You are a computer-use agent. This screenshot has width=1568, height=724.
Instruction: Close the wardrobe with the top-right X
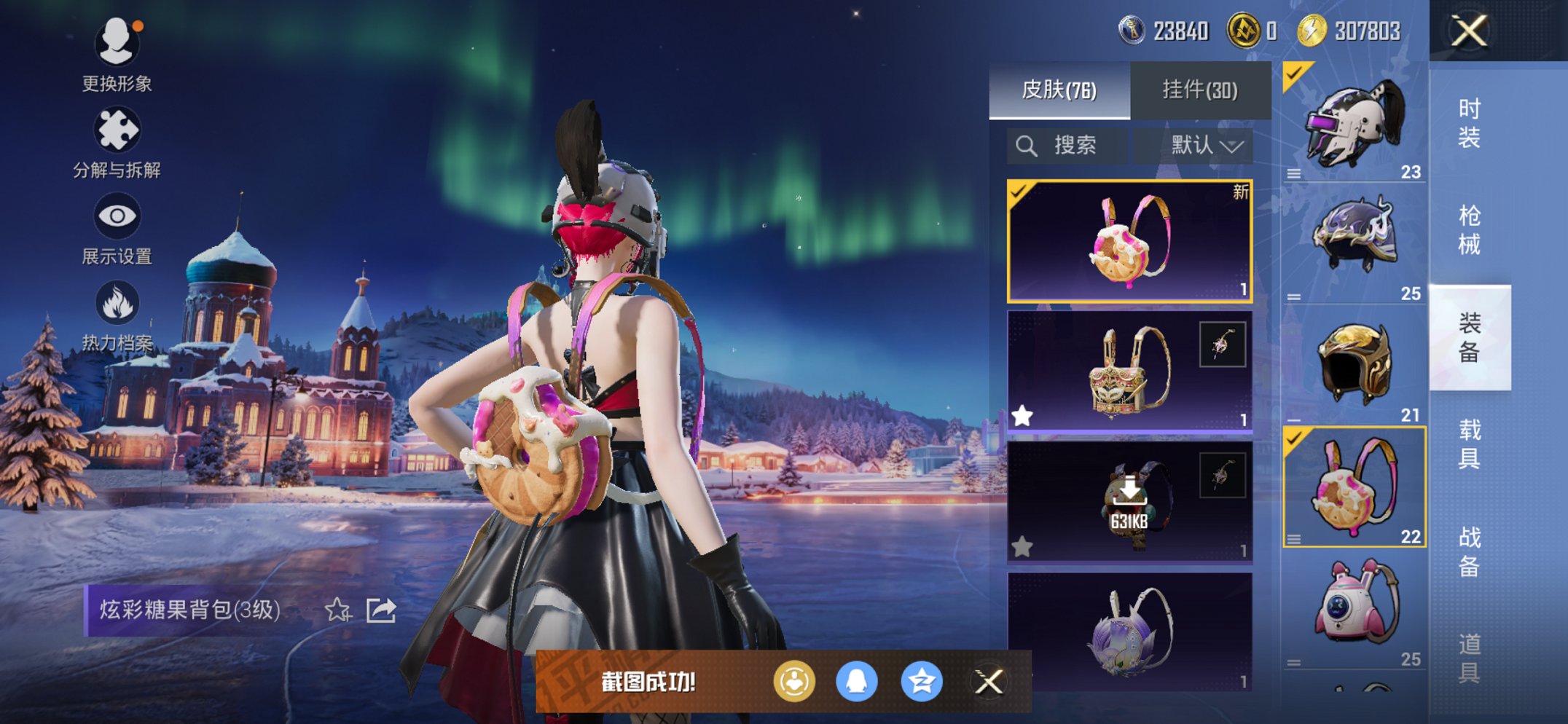point(1469,31)
